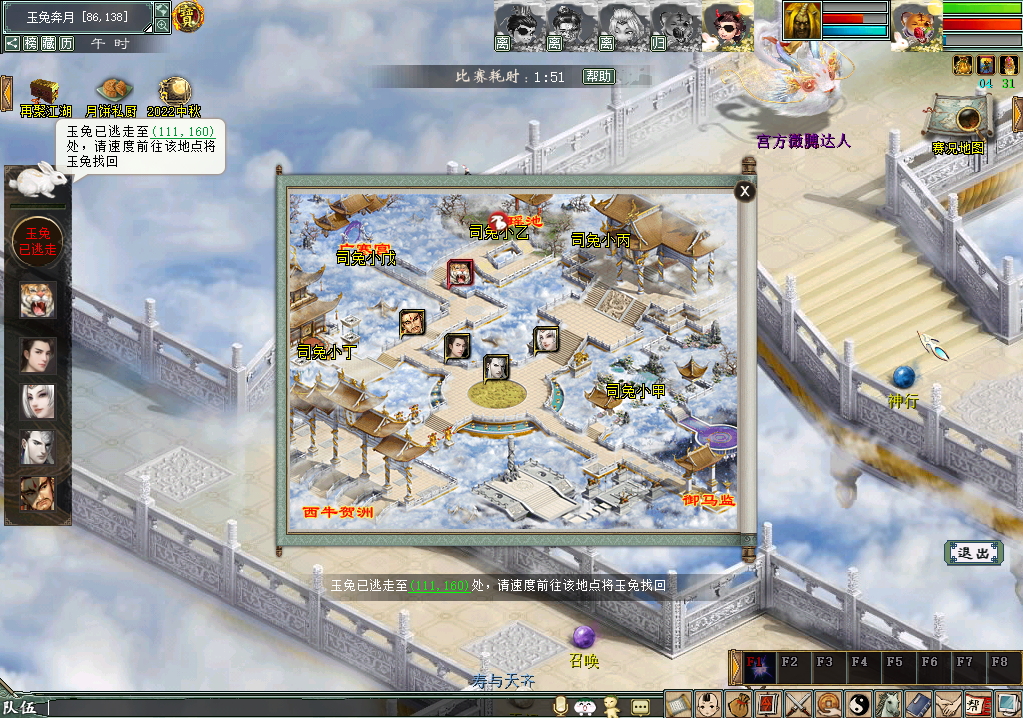Follow the green coordinates link in the bottom message
1023x718 pixels.
click(x=439, y=586)
